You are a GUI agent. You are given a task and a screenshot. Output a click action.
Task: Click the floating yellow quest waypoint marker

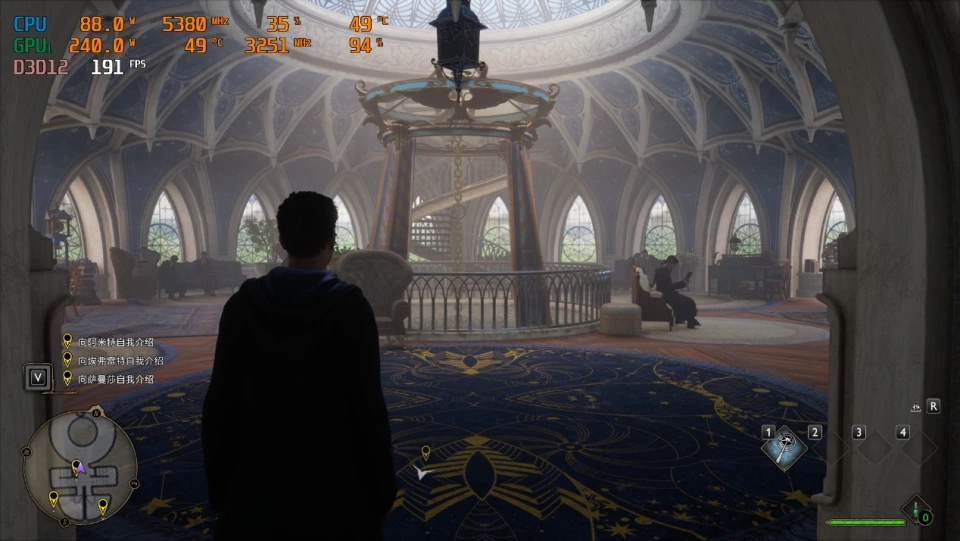425,453
